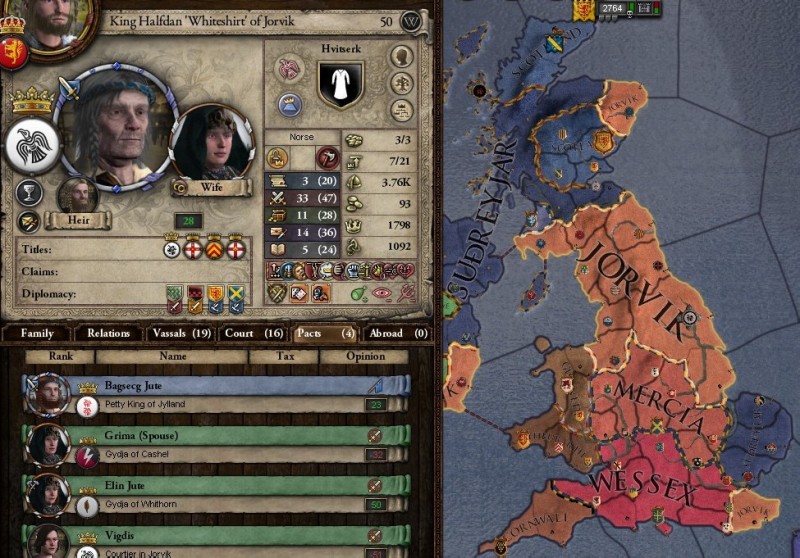The height and width of the screenshot is (558, 800).
Task: Open the Hvitserk dynasty shield
Action: (340, 83)
